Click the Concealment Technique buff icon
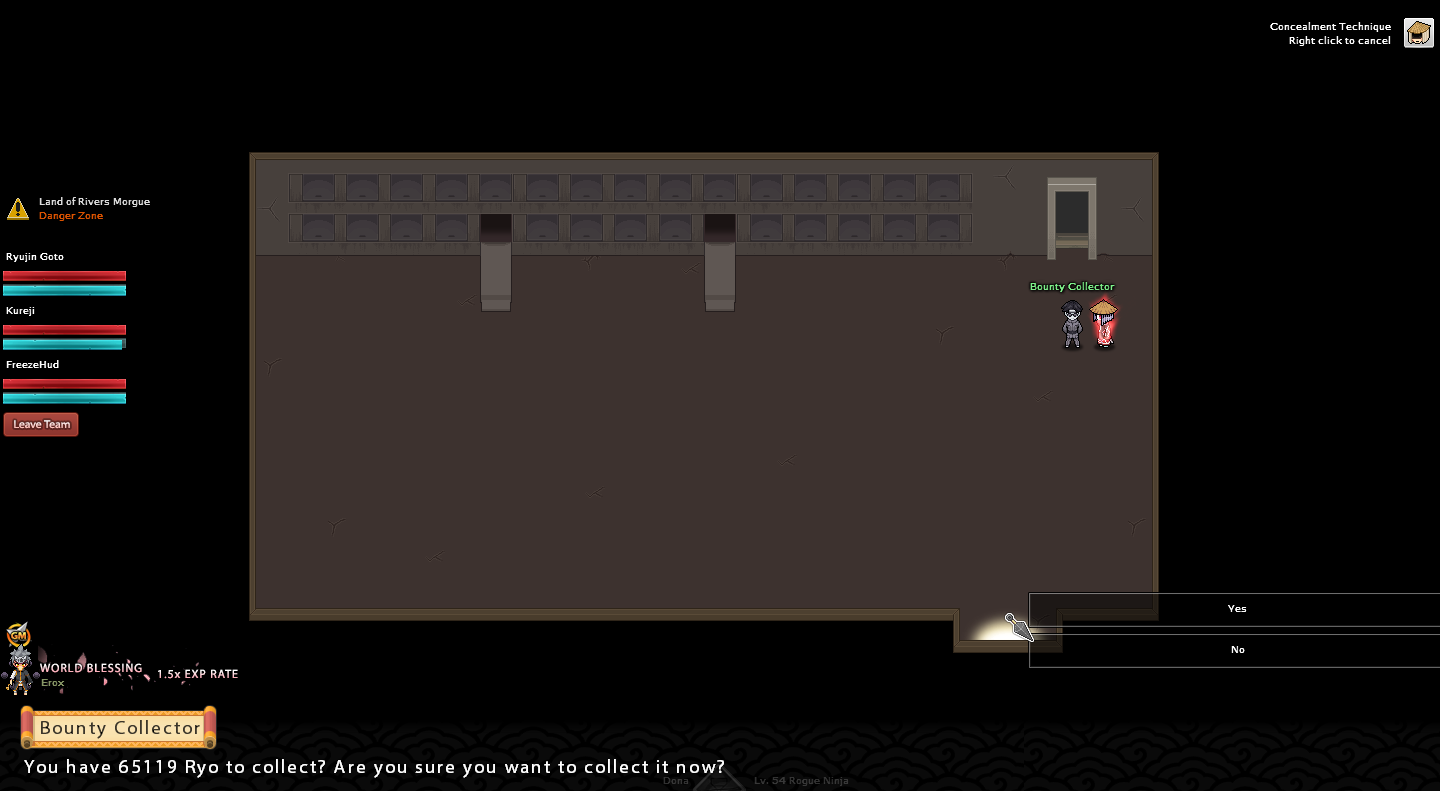Viewport: 1440px width, 791px height. 1418,33
